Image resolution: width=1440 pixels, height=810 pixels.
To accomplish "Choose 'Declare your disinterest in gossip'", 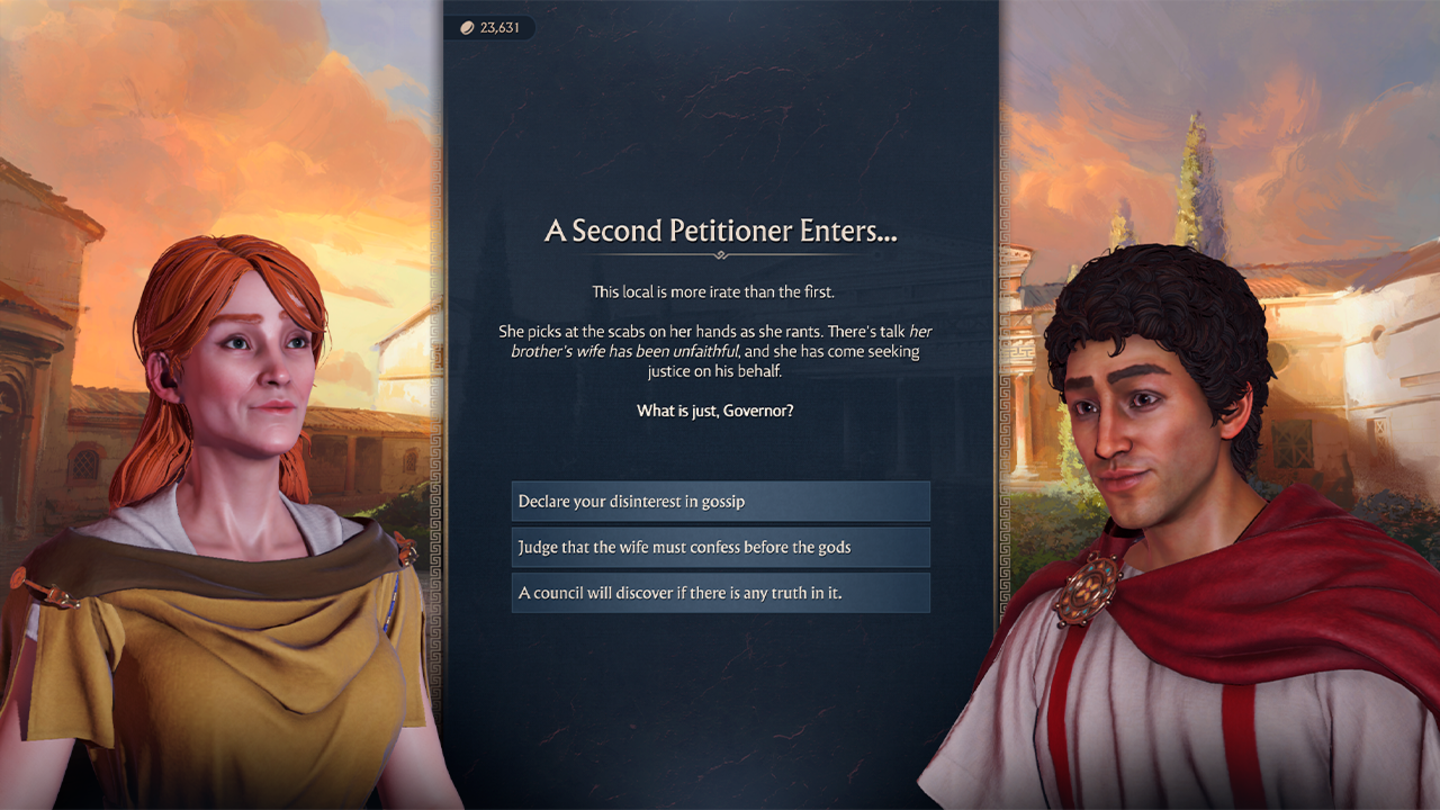I will 720,501.
